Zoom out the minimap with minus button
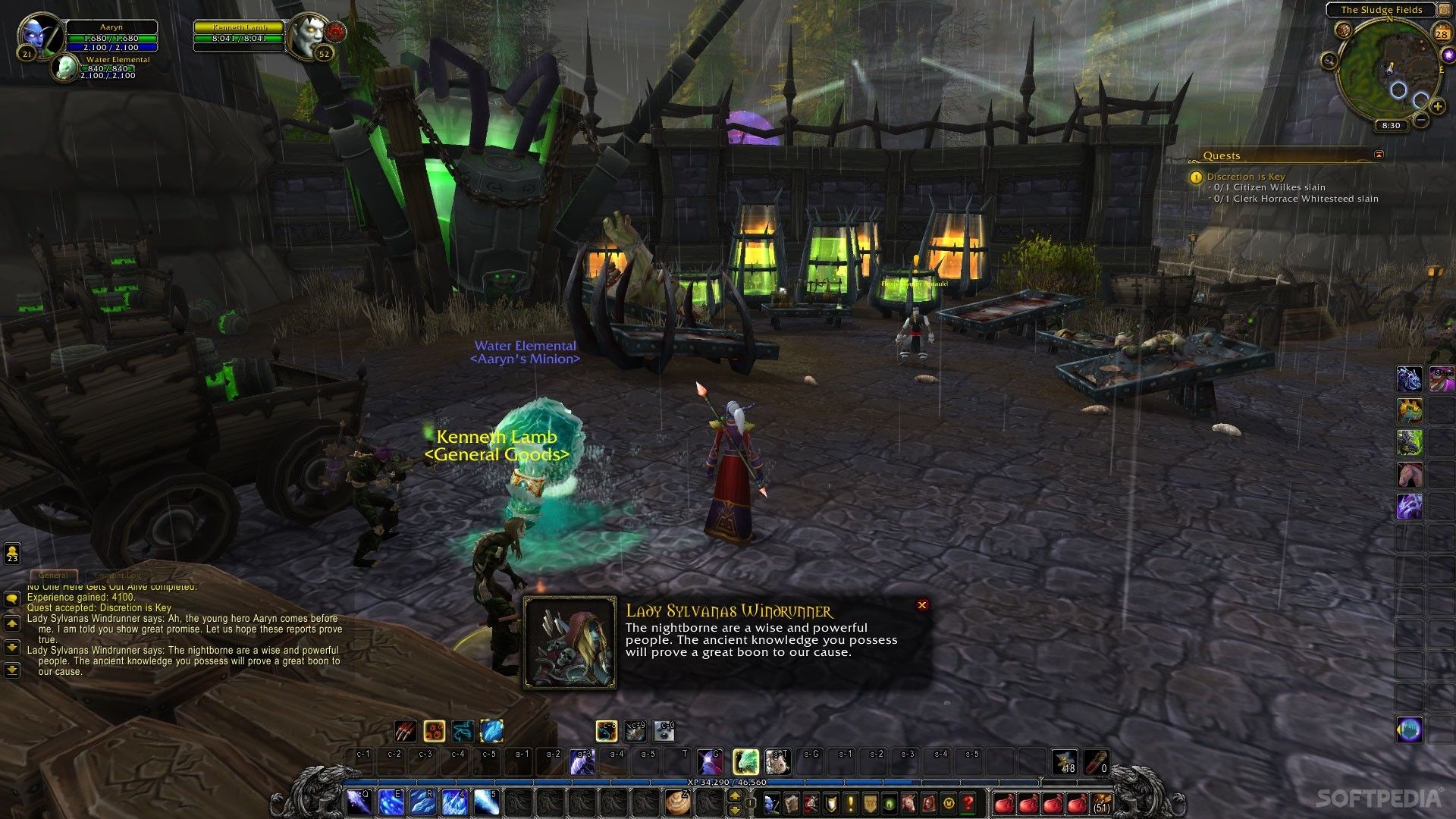The width and height of the screenshot is (1456, 819). tap(1420, 119)
